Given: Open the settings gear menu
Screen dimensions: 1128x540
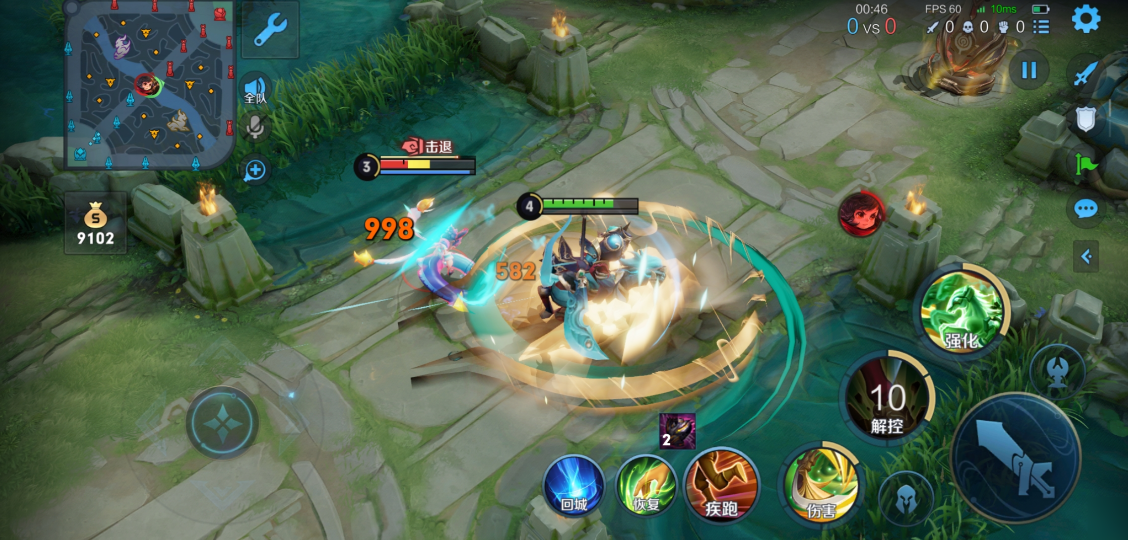Looking at the screenshot, I should (1086, 18).
